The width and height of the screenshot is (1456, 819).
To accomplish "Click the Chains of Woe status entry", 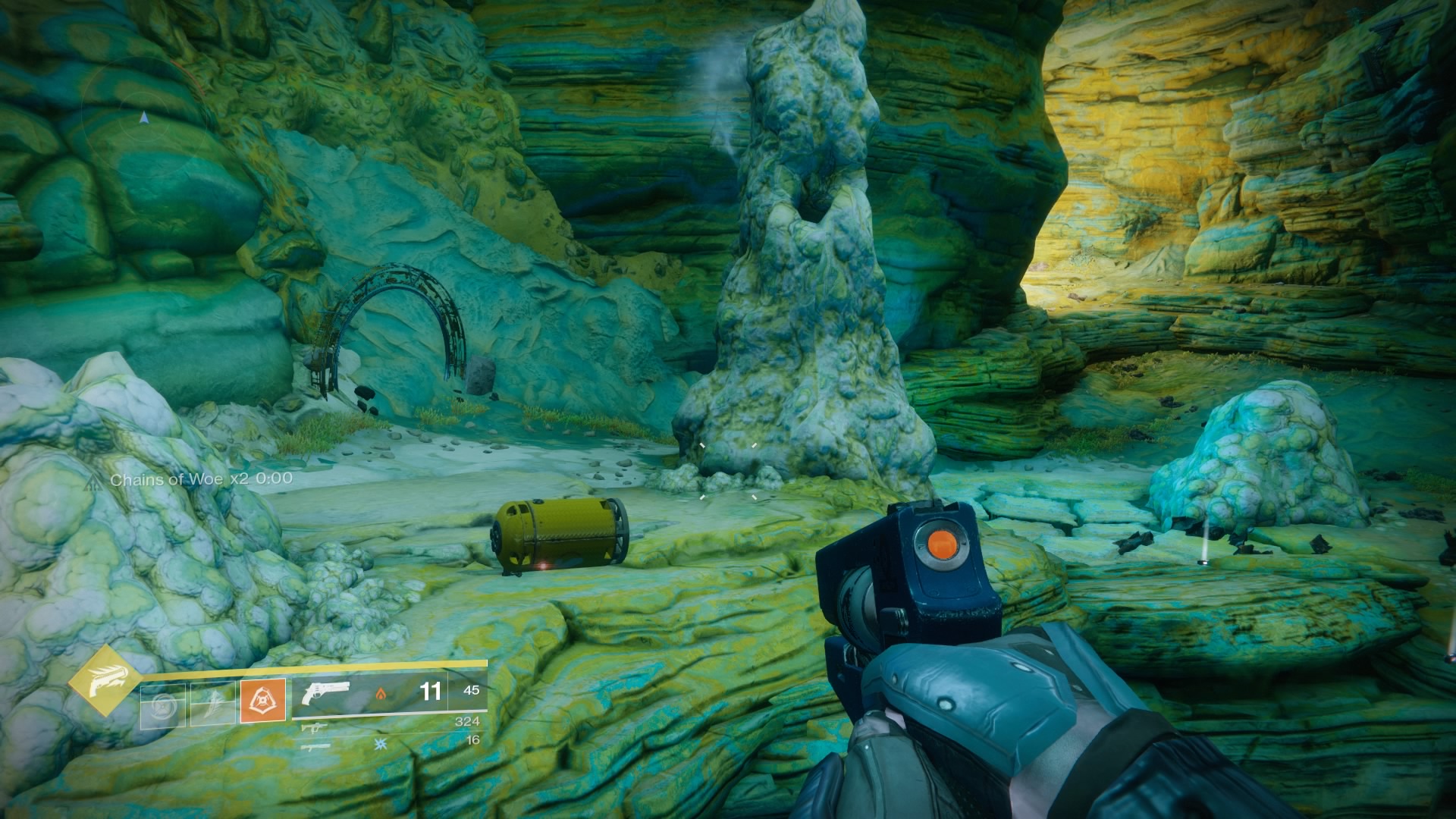I will [200, 479].
